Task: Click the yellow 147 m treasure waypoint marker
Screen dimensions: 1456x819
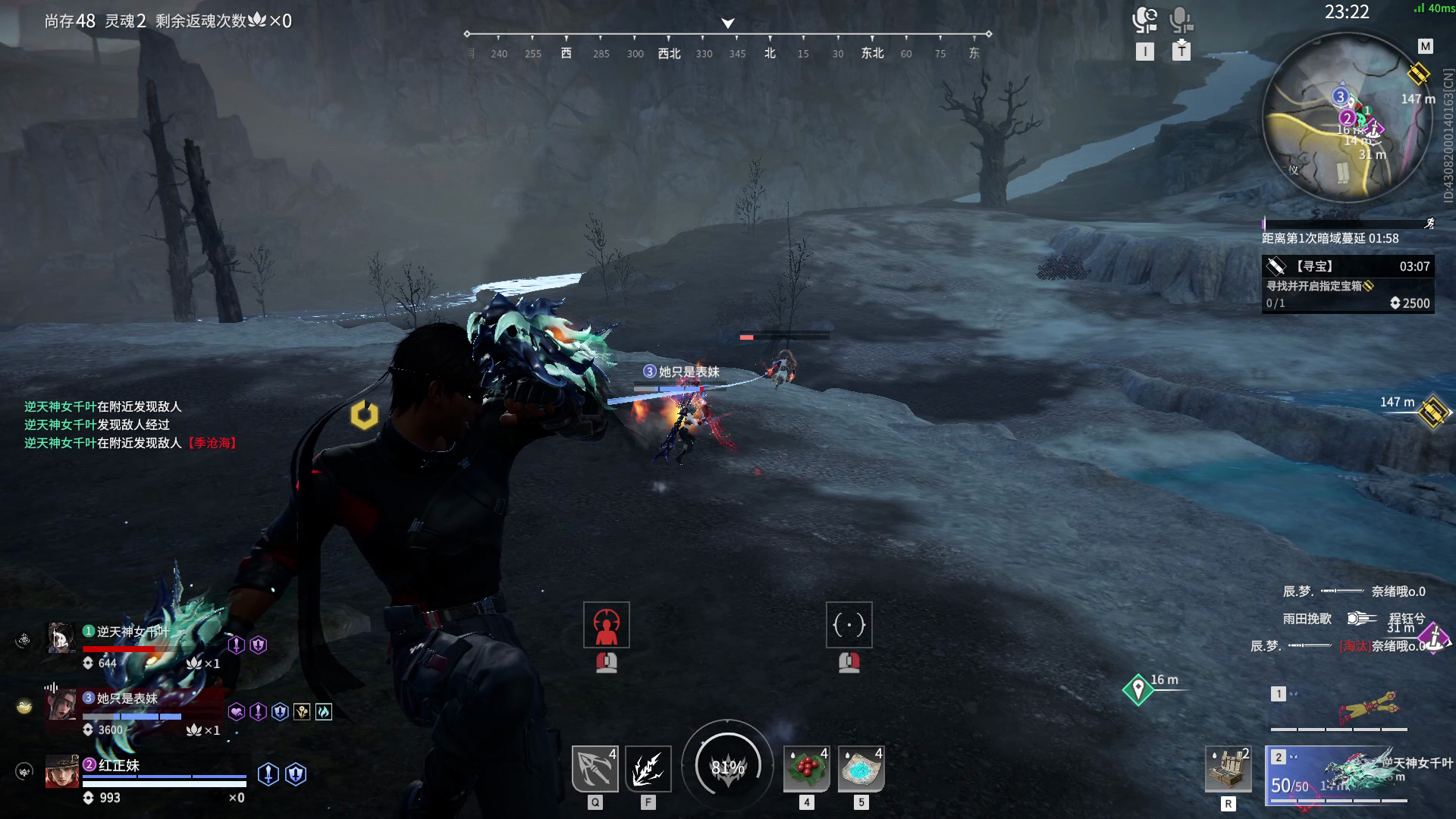Action: (x=1432, y=413)
